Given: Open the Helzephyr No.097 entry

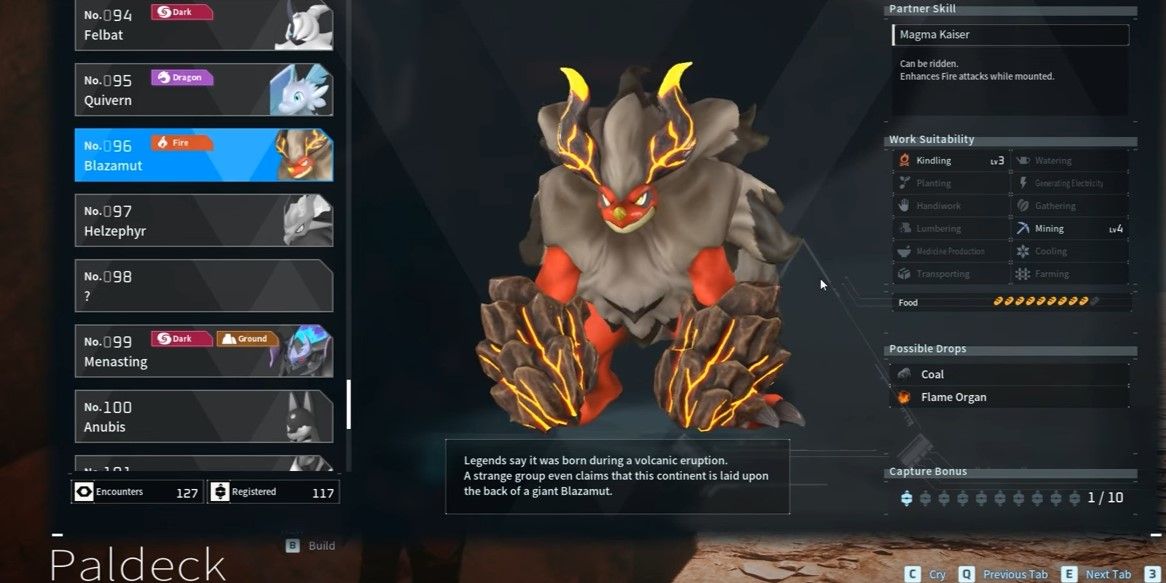Looking at the screenshot, I should [203, 220].
